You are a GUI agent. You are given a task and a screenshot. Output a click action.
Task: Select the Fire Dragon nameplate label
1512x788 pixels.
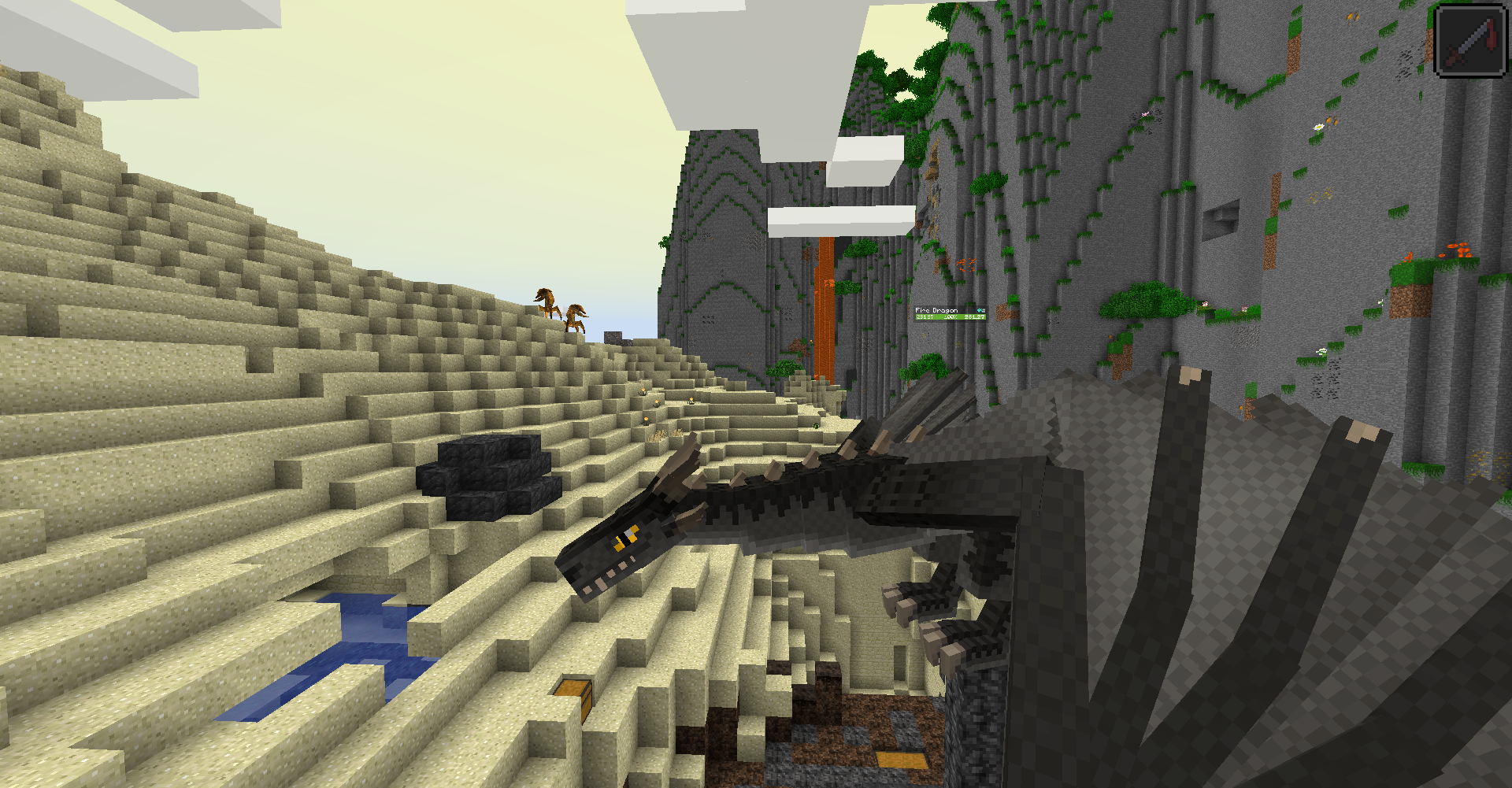[936, 309]
